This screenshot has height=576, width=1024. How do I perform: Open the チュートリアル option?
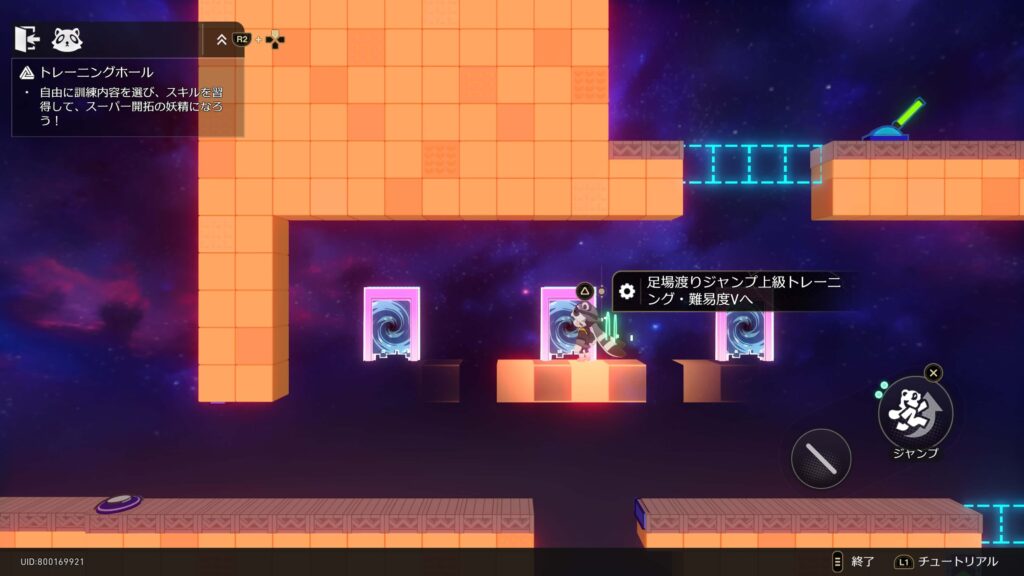click(947, 562)
